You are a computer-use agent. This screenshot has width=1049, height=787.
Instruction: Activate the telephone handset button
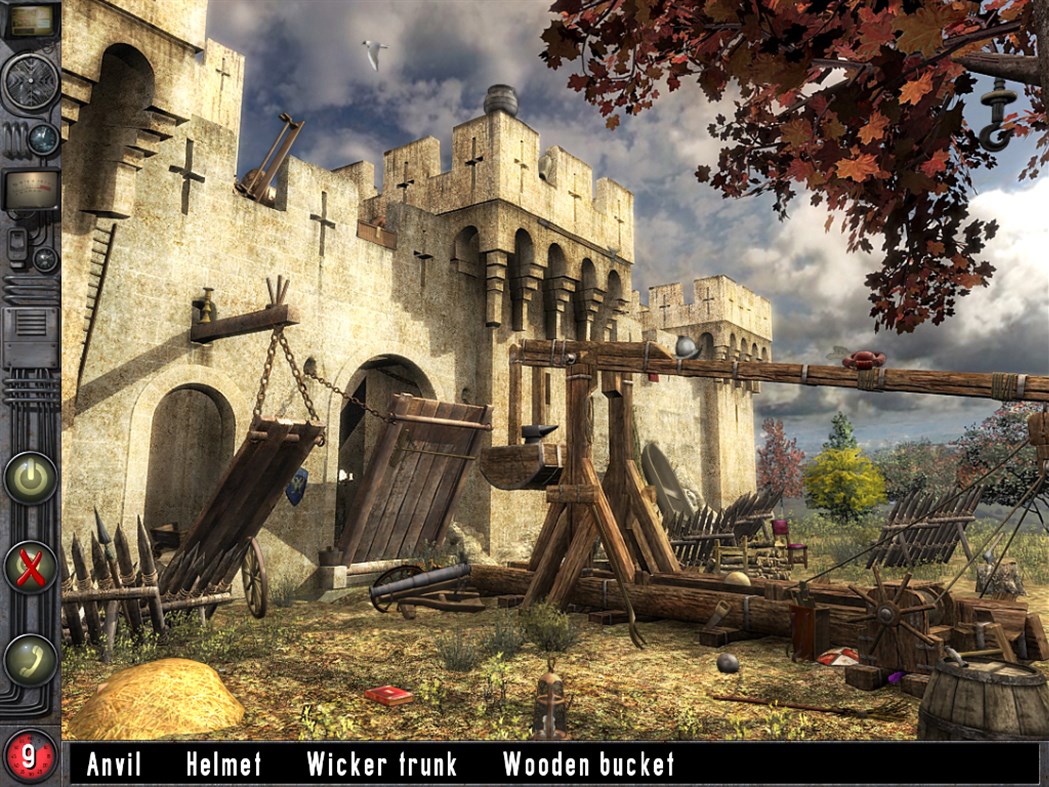[30, 659]
